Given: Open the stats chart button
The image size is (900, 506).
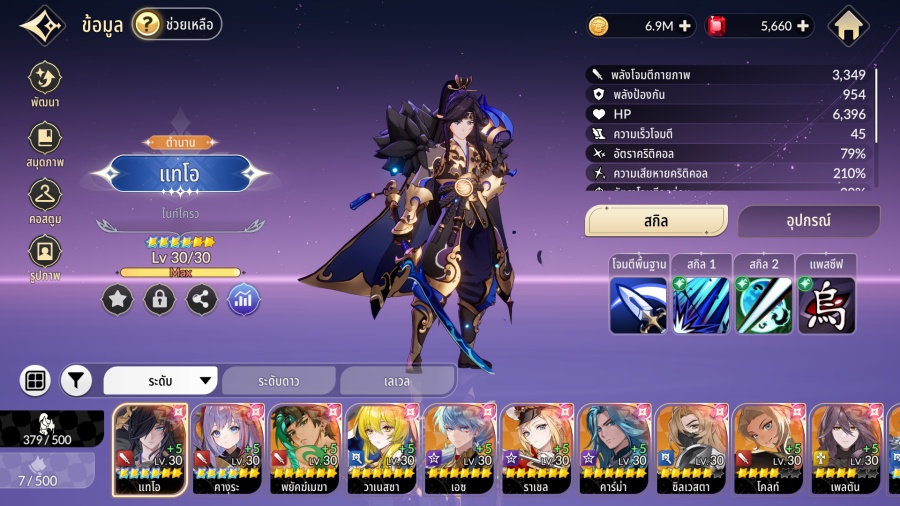Looking at the screenshot, I should 244,298.
